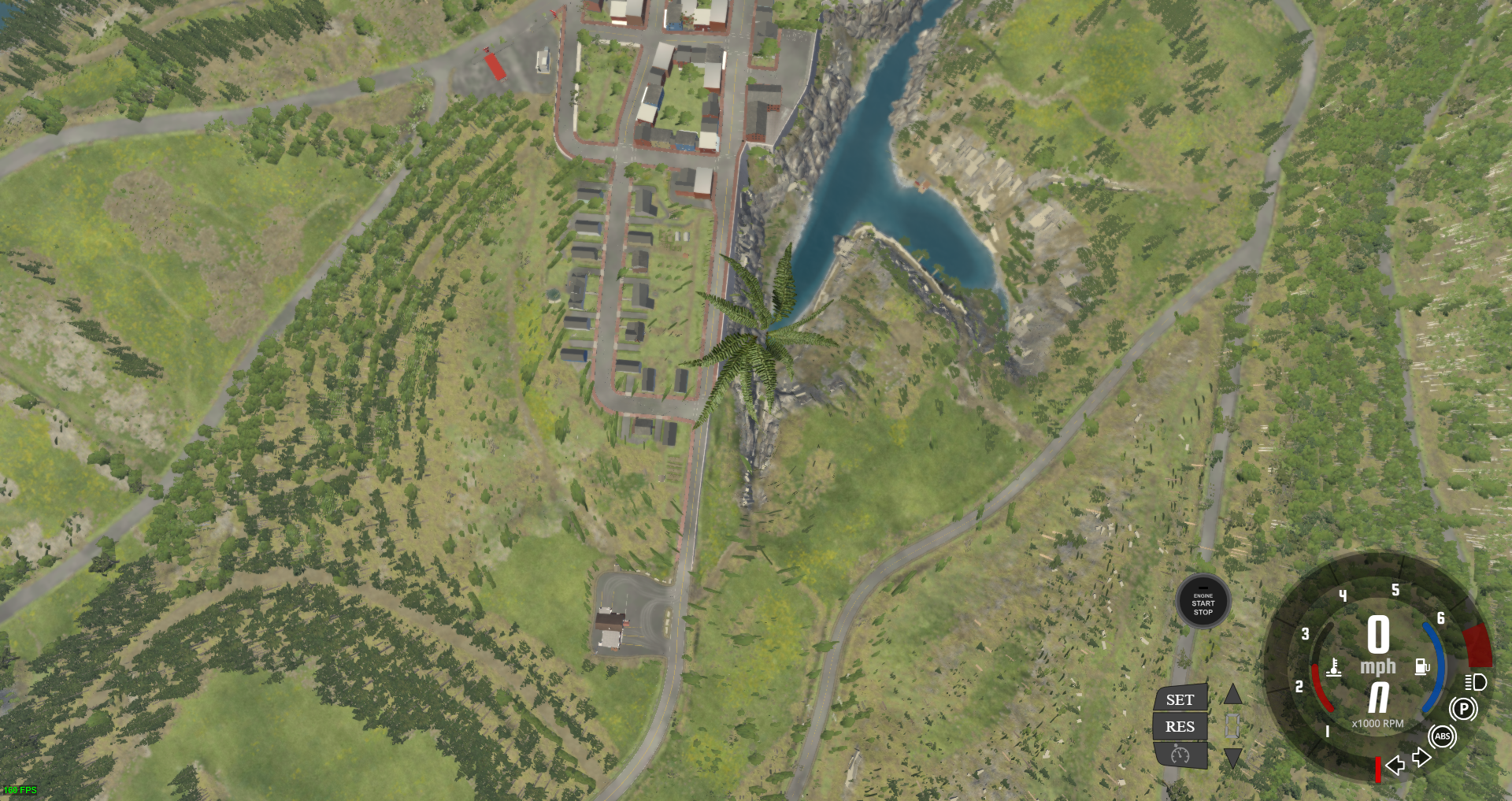Select the fuel gauge pump icon
The height and width of the screenshot is (801, 1512).
pyautogui.click(x=1422, y=666)
